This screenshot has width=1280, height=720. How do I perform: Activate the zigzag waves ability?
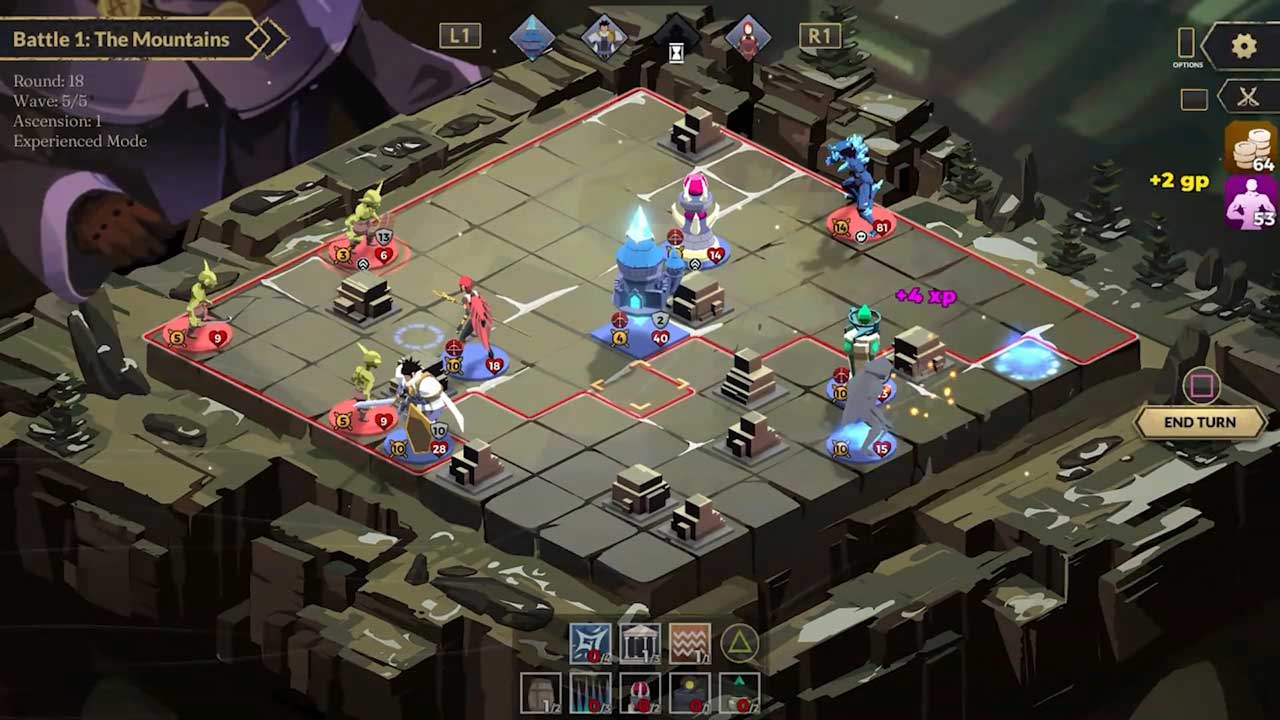690,643
